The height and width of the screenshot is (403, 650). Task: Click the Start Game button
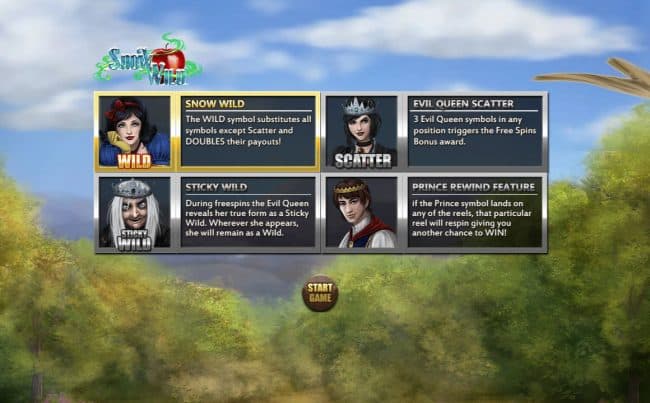click(320, 293)
